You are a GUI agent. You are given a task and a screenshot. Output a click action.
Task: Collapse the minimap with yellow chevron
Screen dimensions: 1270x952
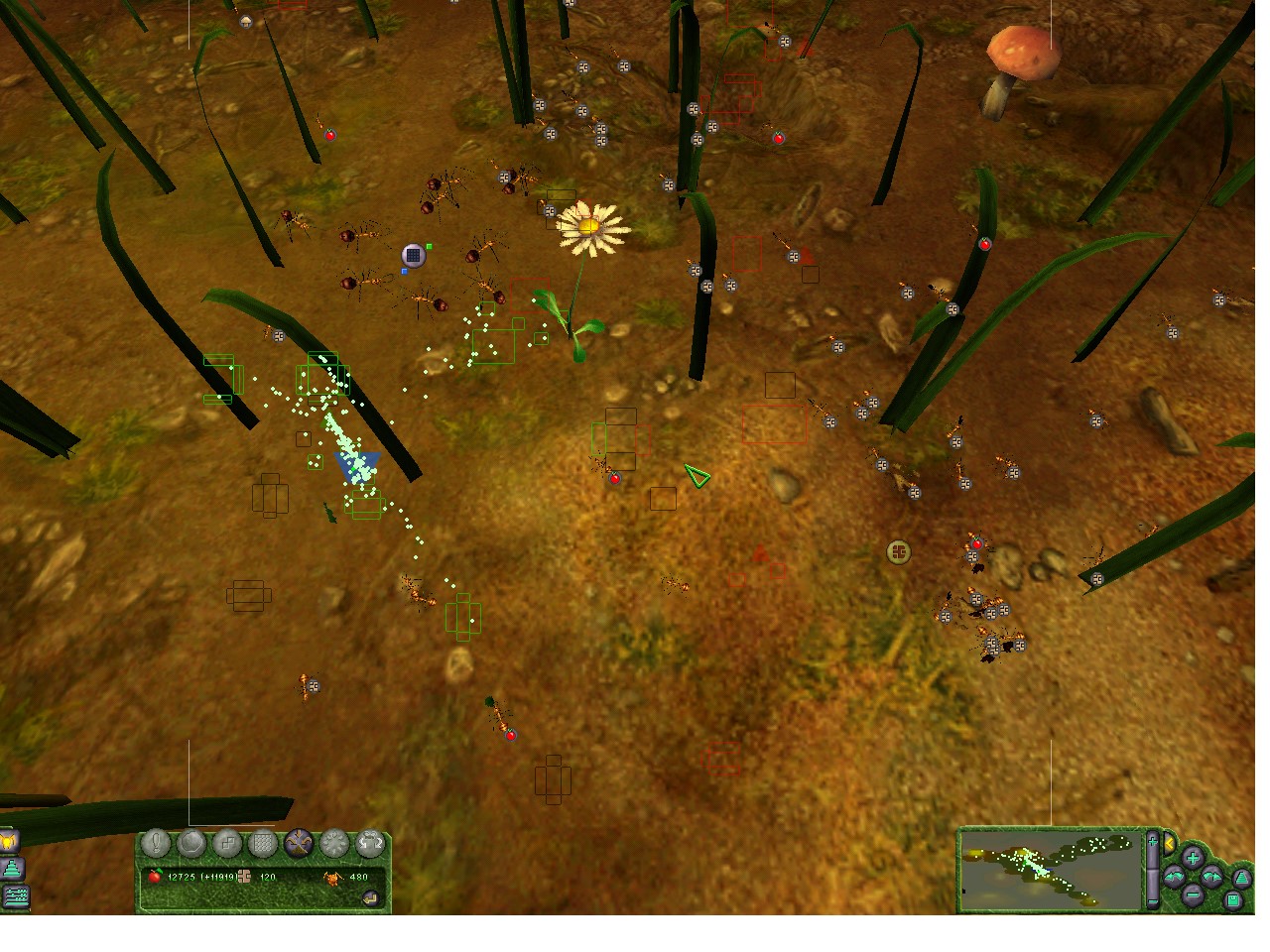[1170, 843]
